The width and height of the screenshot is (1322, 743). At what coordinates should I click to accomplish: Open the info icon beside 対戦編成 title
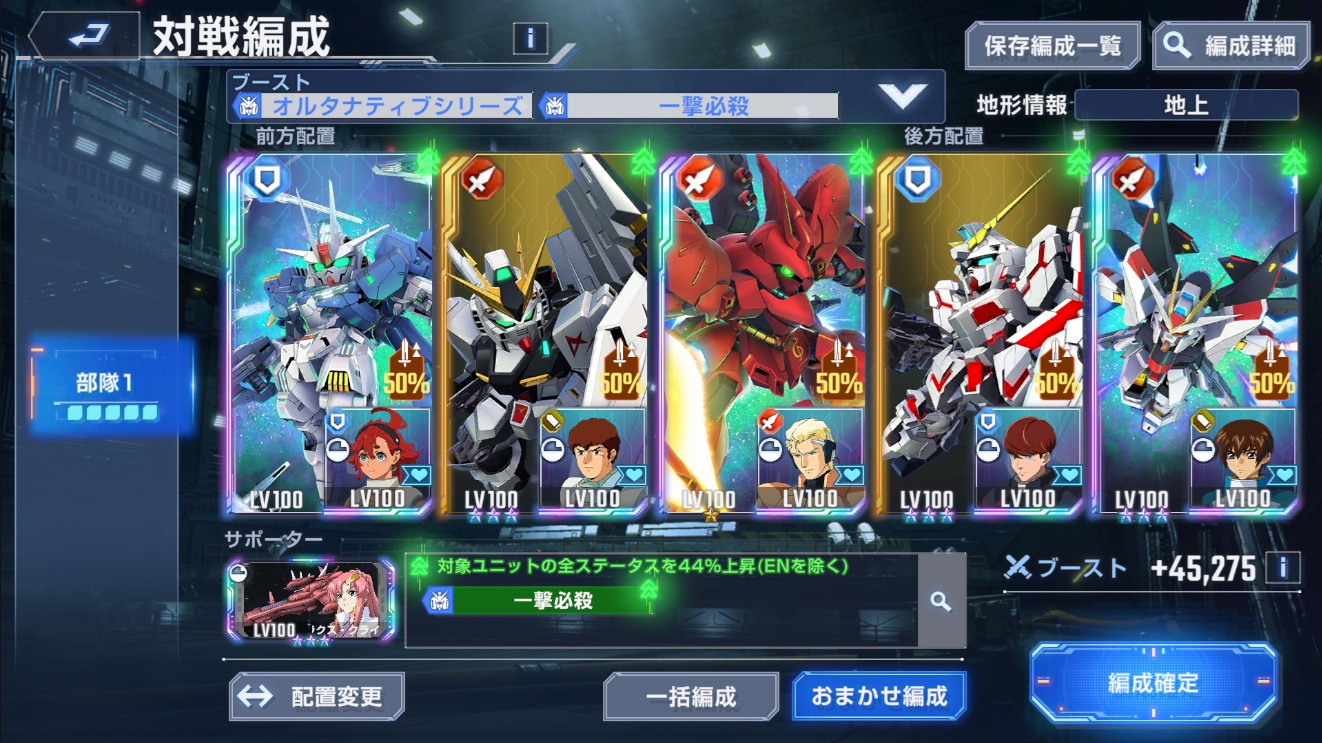click(x=530, y=38)
